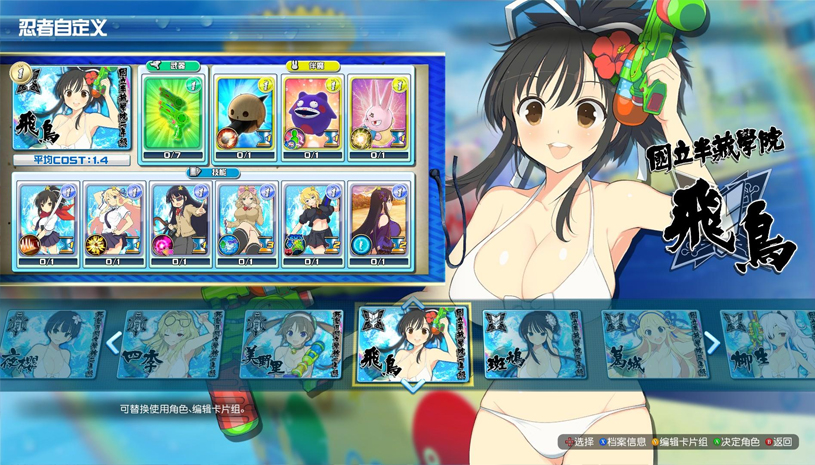Choose the blonde girl in black outfit skill card
Screen dimensions: 815x465
point(312,223)
